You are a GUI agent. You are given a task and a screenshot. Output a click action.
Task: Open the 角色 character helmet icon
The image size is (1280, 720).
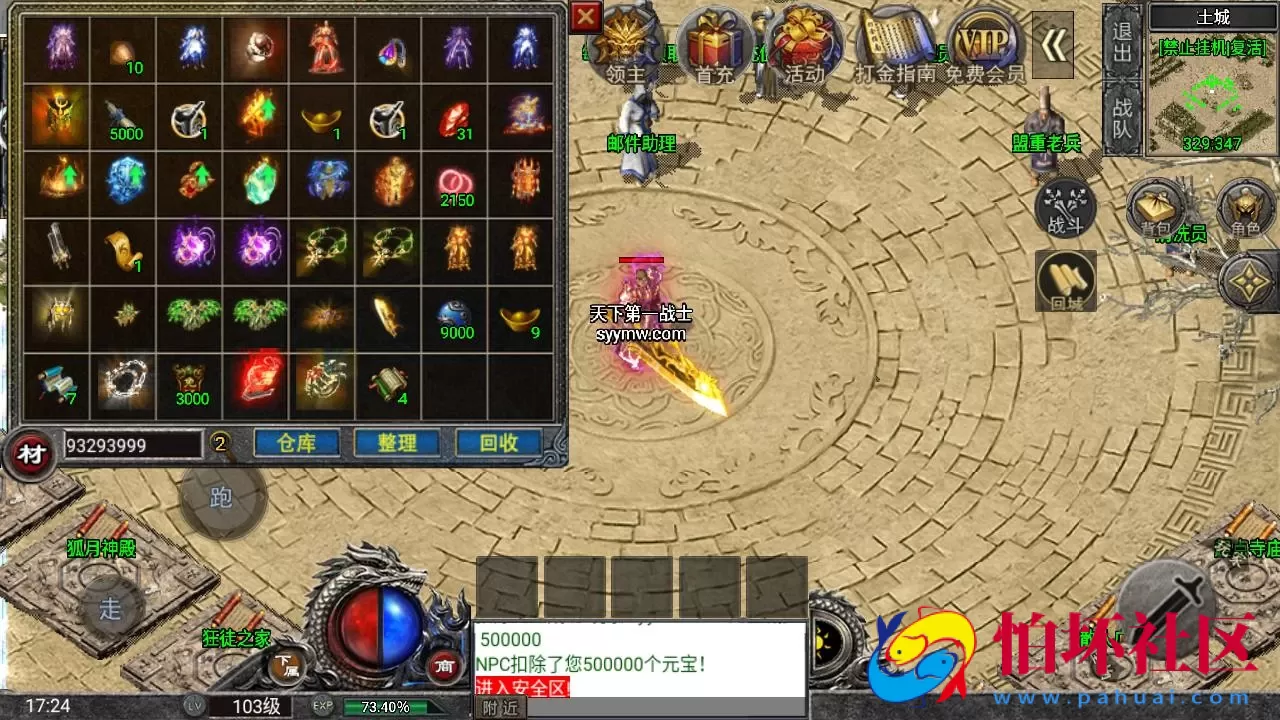[x=1243, y=210]
